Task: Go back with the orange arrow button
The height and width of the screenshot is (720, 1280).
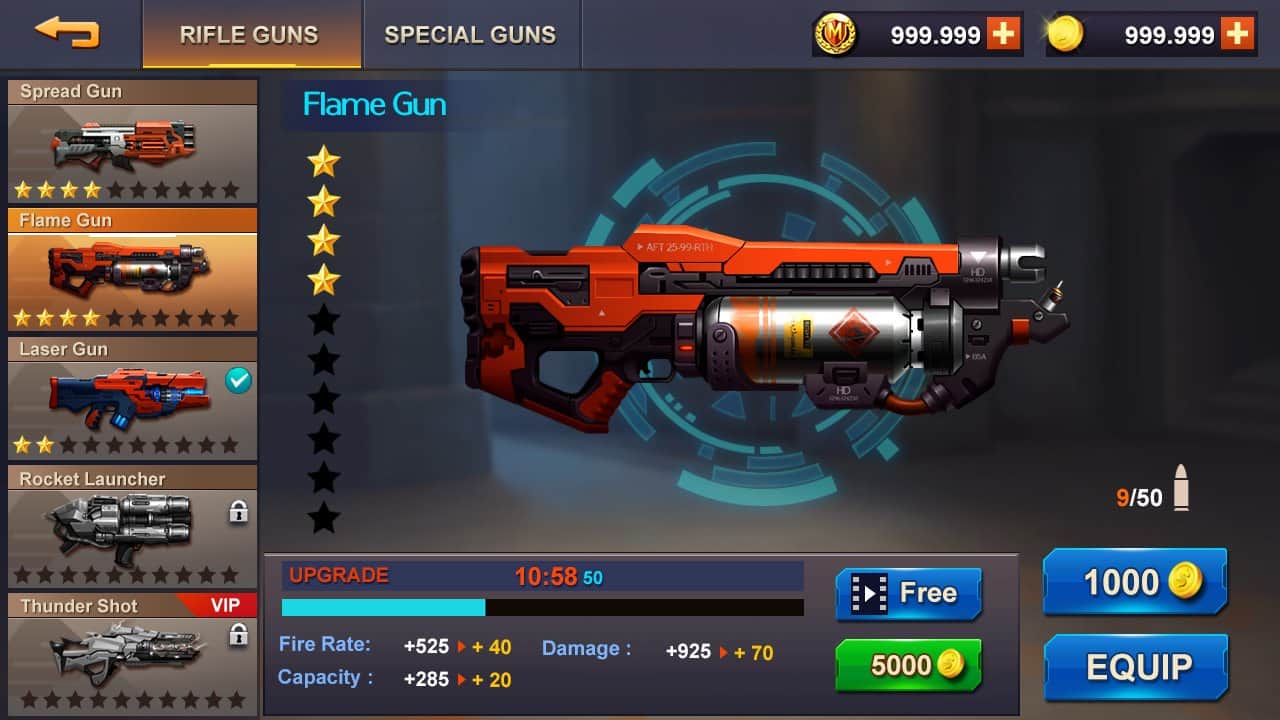Action: pos(67,32)
